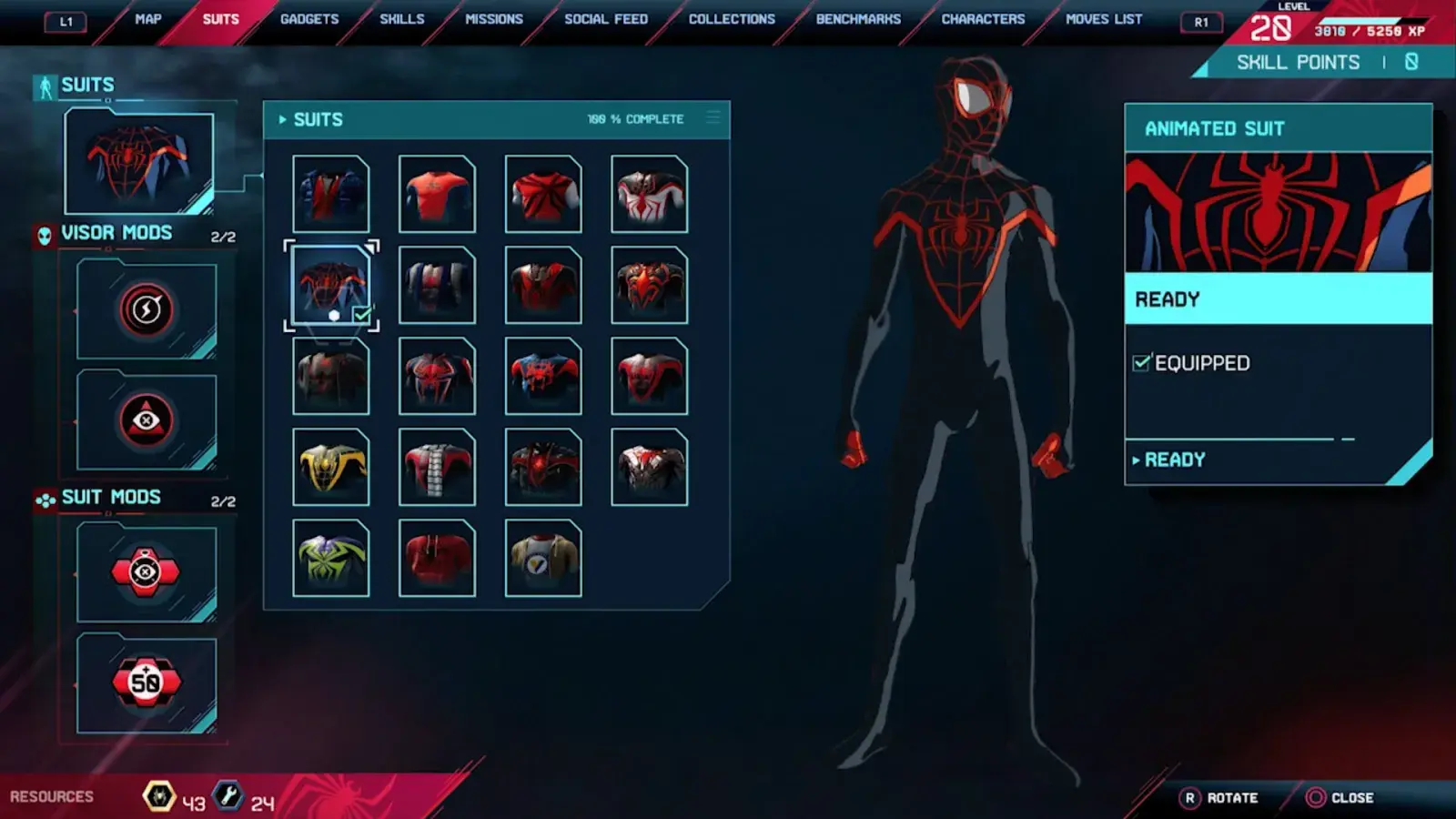Open the red crosshair suit mod slot
Image resolution: width=1456 pixels, height=819 pixels.
pyautogui.click(x=147, y=572)
